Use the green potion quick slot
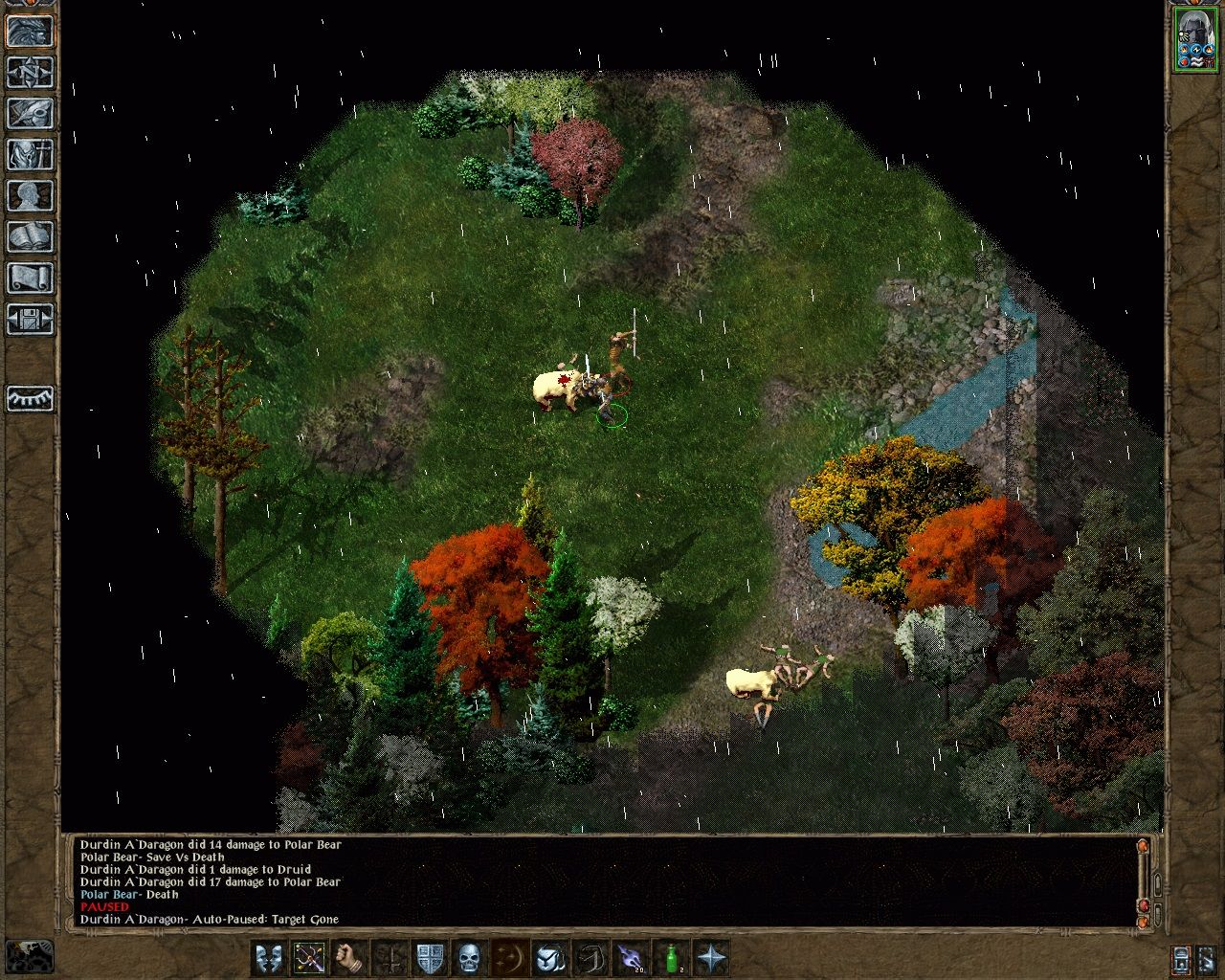 pyautogui.click(x=671, y=957)
